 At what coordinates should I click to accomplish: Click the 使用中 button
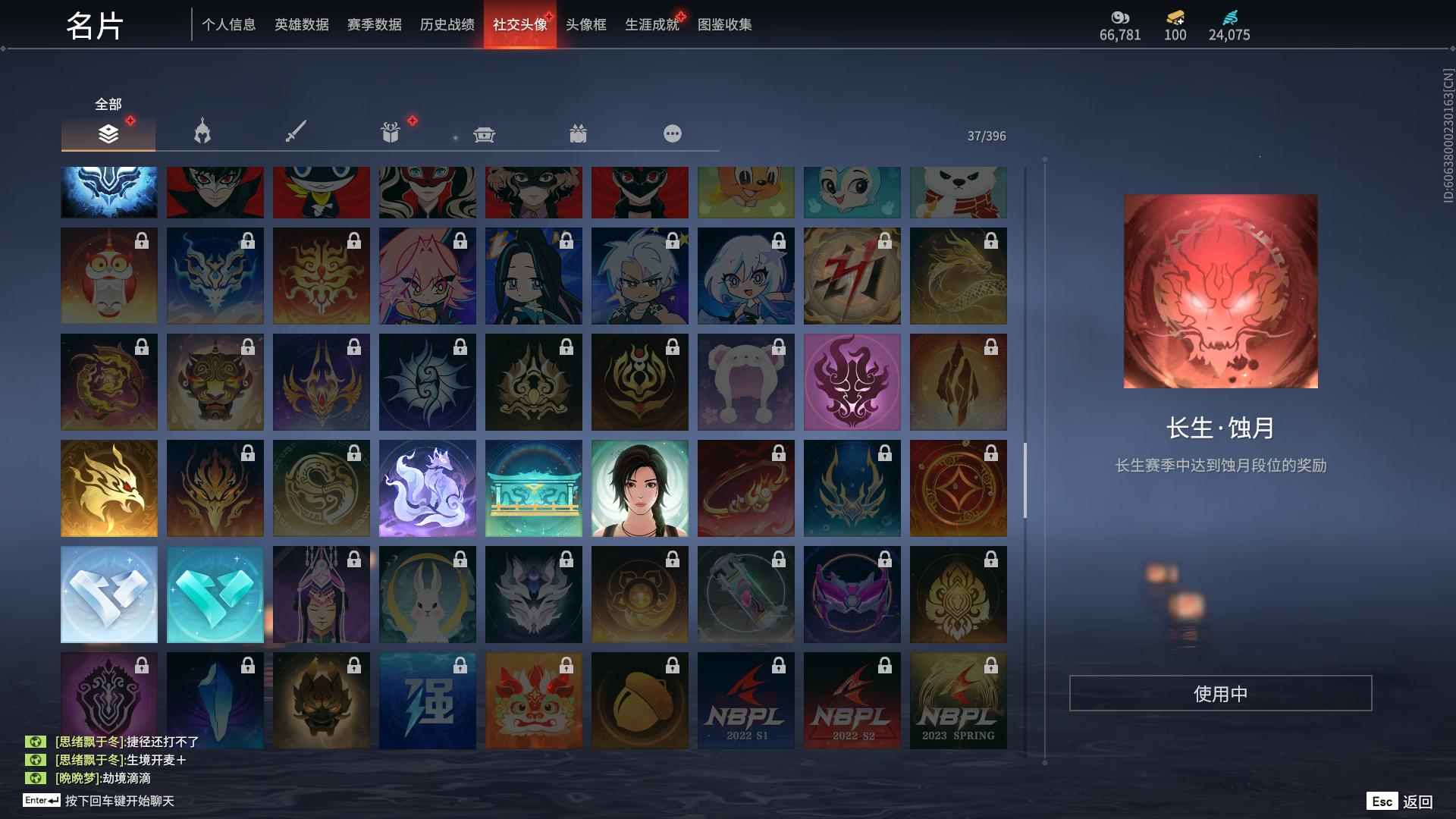pos(1220,692)
